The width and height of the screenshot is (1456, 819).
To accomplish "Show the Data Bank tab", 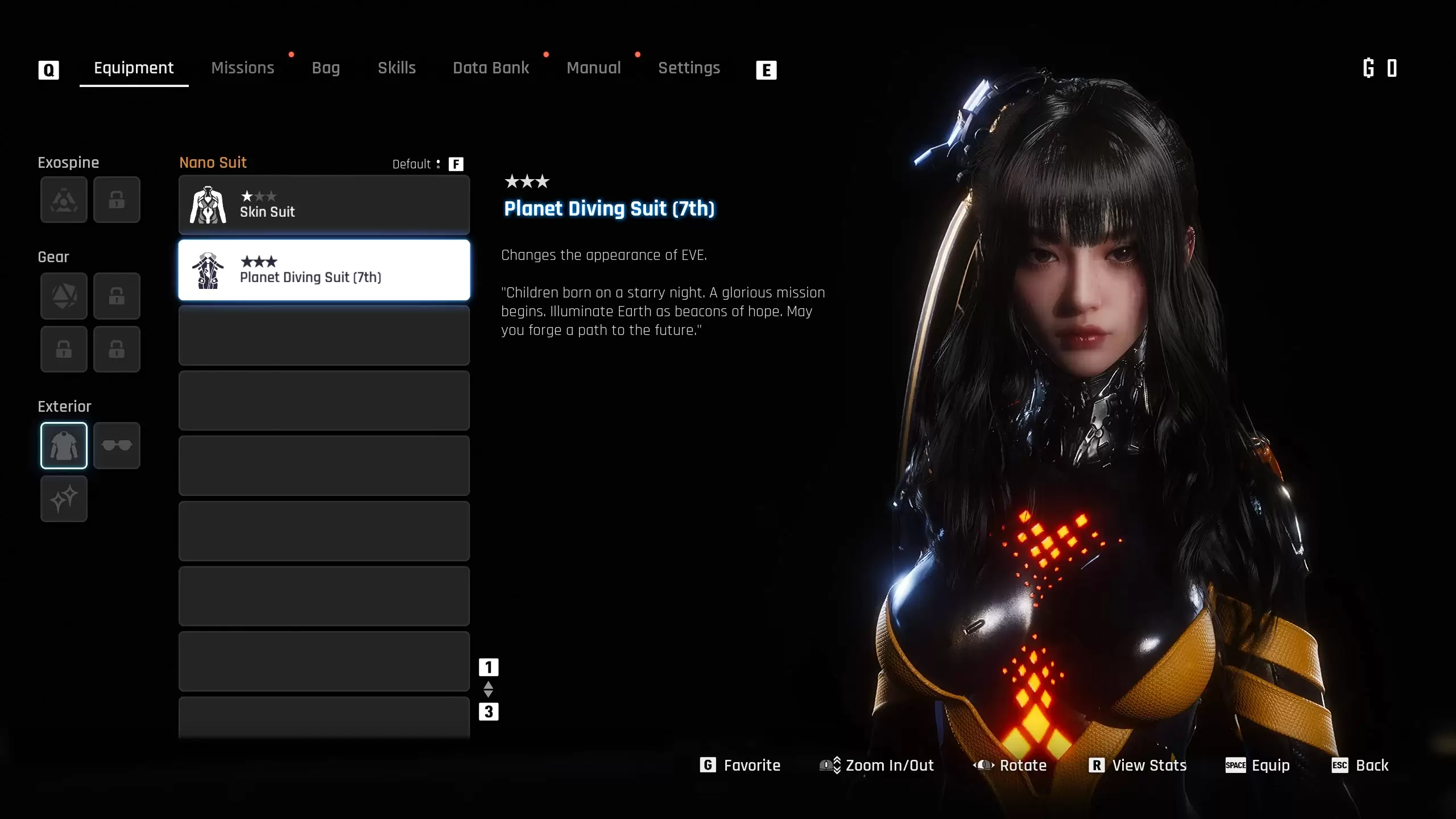I will pyautogui.click(x=491, y=68).
